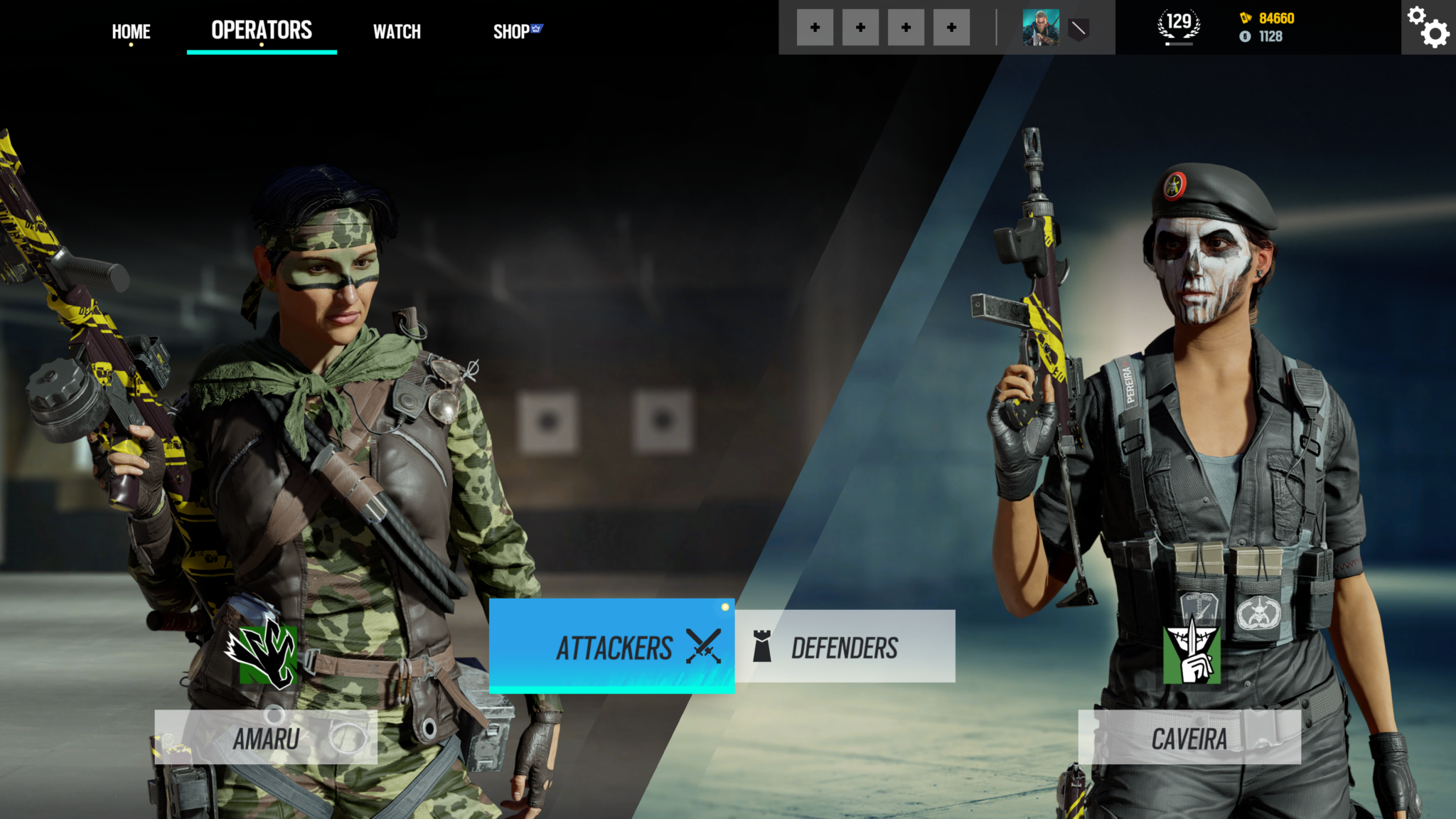Open the settings gear menu
Image resolution: width=1456 pixels, height=819 pixels.
[1428, 27]
